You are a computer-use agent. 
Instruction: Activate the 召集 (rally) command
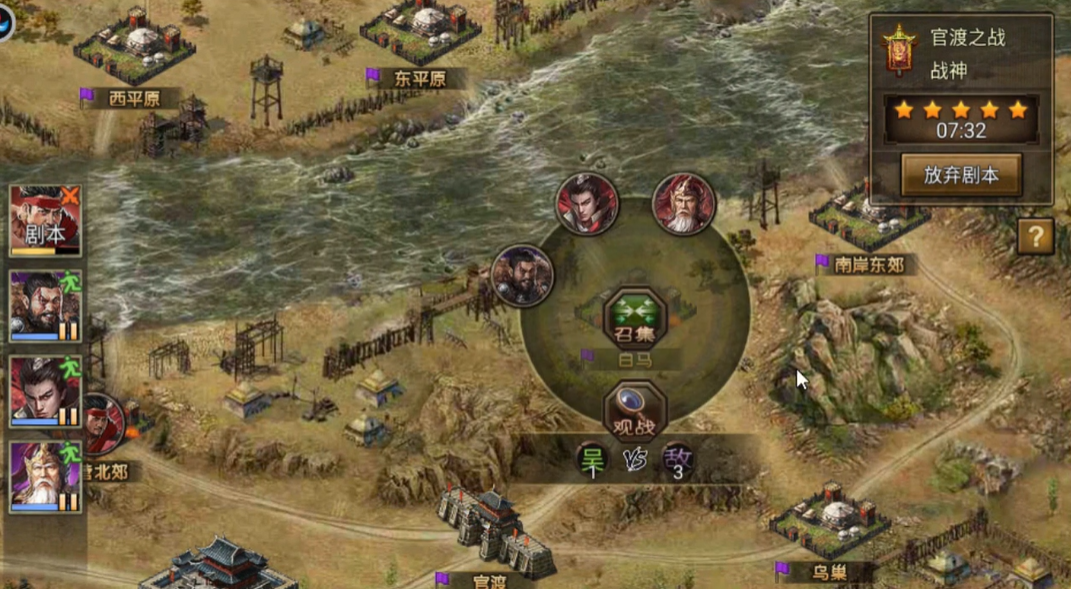(x=634, y=320)
